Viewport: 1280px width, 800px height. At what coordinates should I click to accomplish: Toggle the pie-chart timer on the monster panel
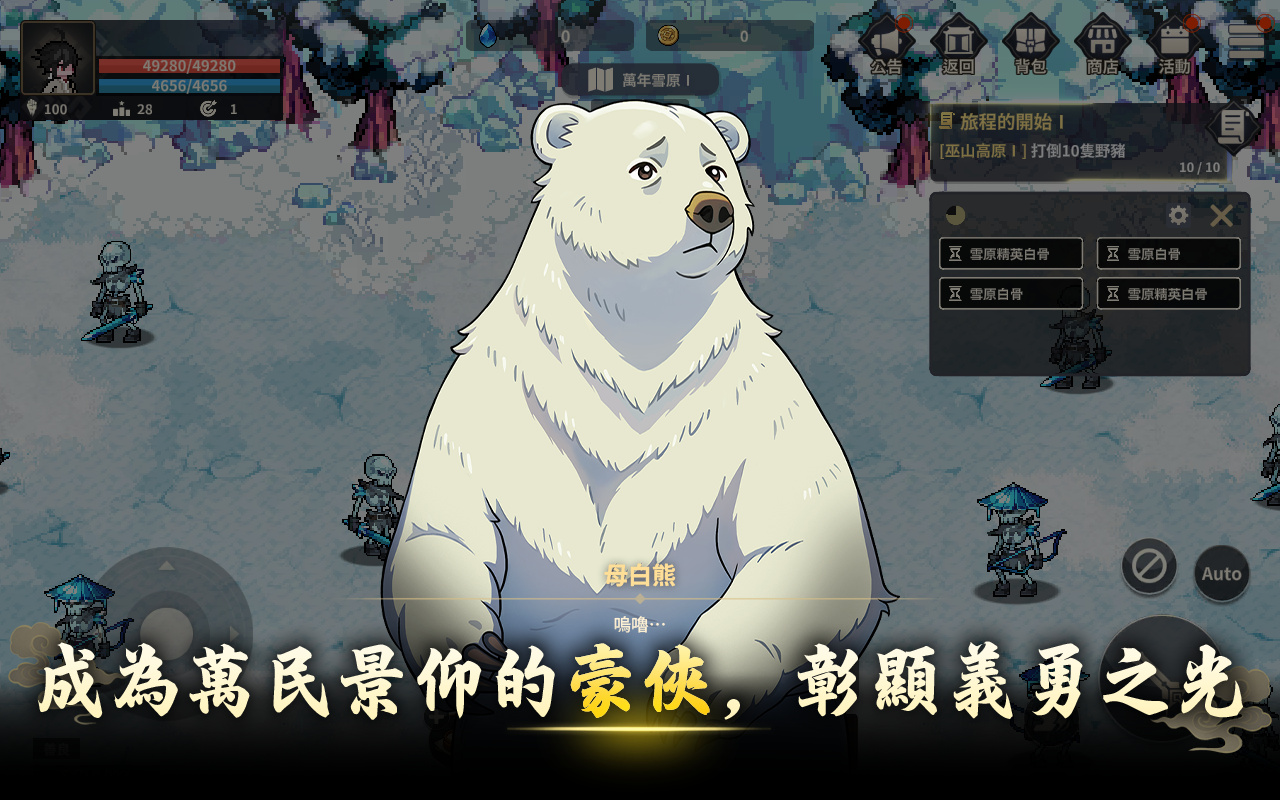[x=954, y=213]
